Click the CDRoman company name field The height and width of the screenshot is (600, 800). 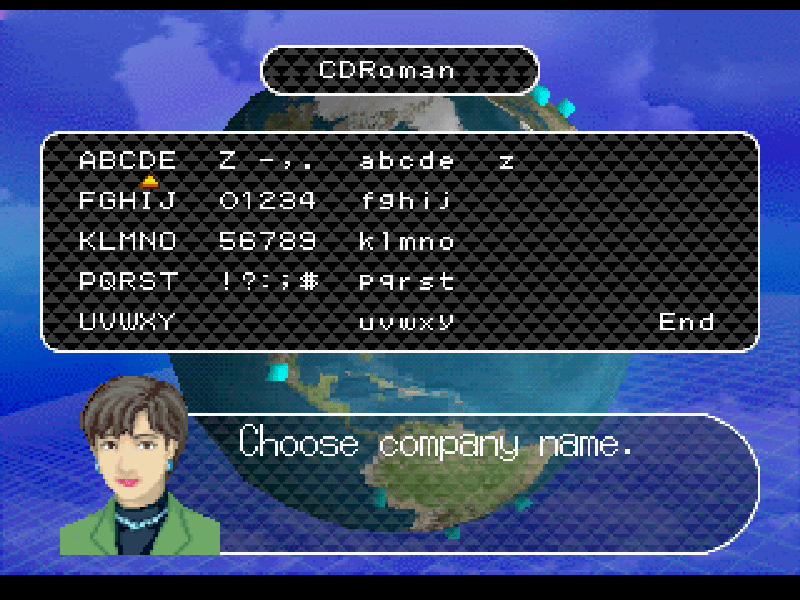coord(399,70)
